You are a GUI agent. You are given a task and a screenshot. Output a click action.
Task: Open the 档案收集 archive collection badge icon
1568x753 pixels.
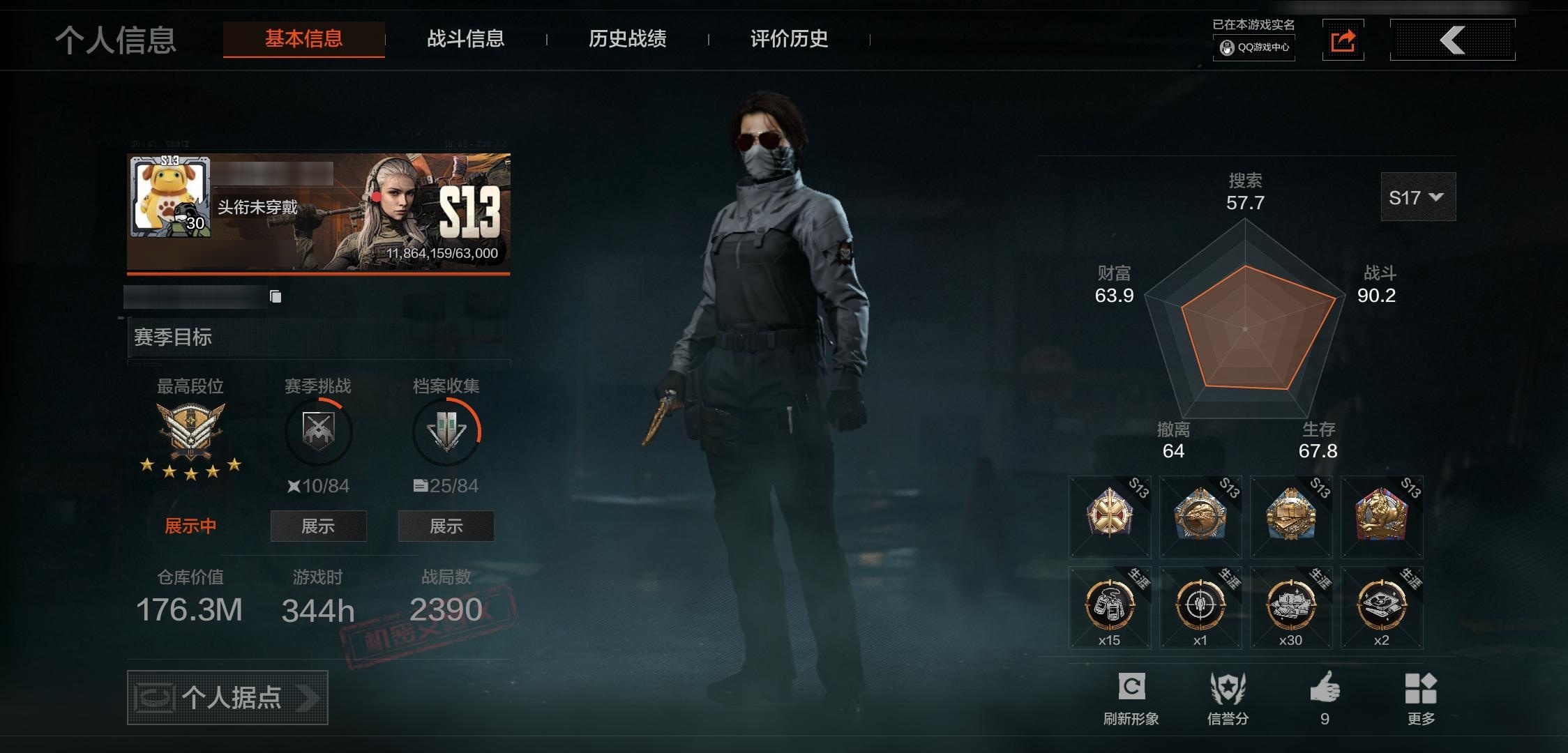446,431
